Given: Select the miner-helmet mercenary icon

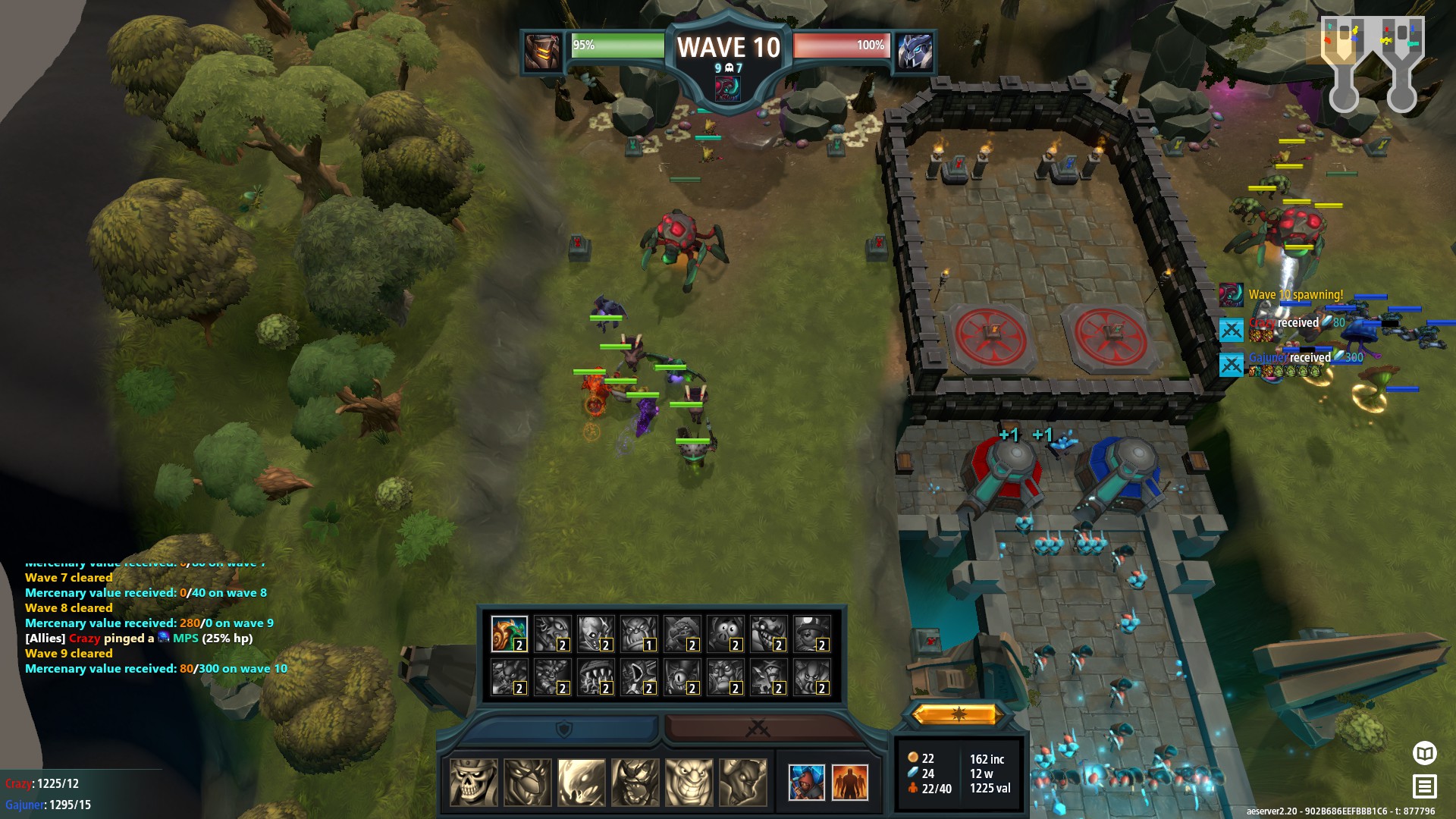Looking at the screenshot, I should pyautogui.click(x=811, y=634).
